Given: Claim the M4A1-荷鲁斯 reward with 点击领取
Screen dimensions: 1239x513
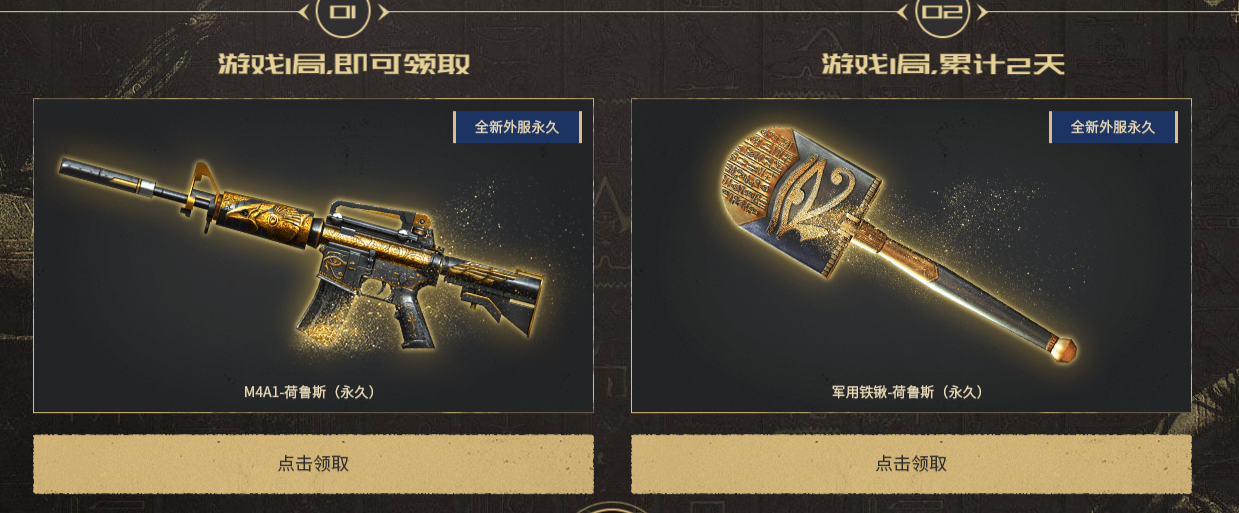Looking at the screenshot, I should coord(313,464).
